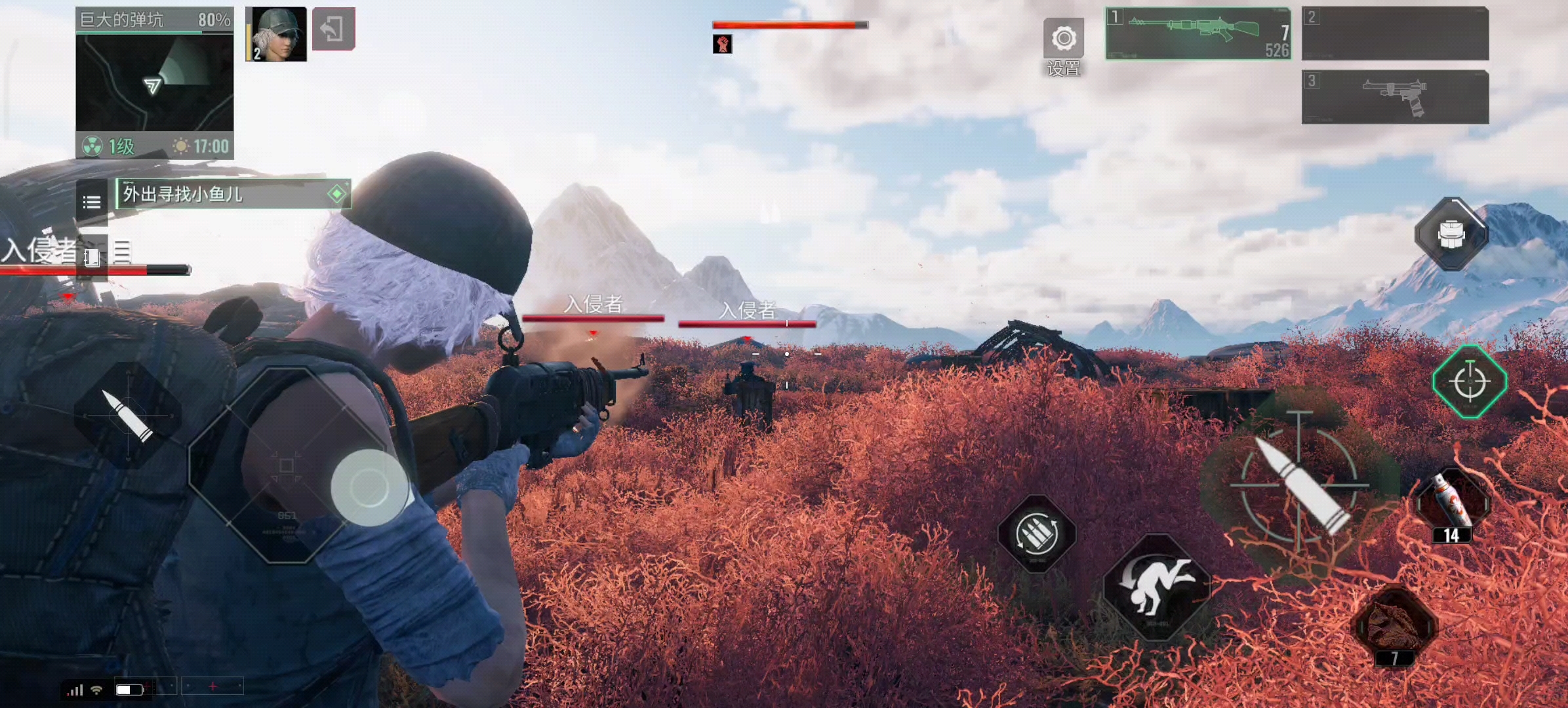Use the food item with count 7
This screenshot has width=1568, height=708.
(x=1396, y=625)
